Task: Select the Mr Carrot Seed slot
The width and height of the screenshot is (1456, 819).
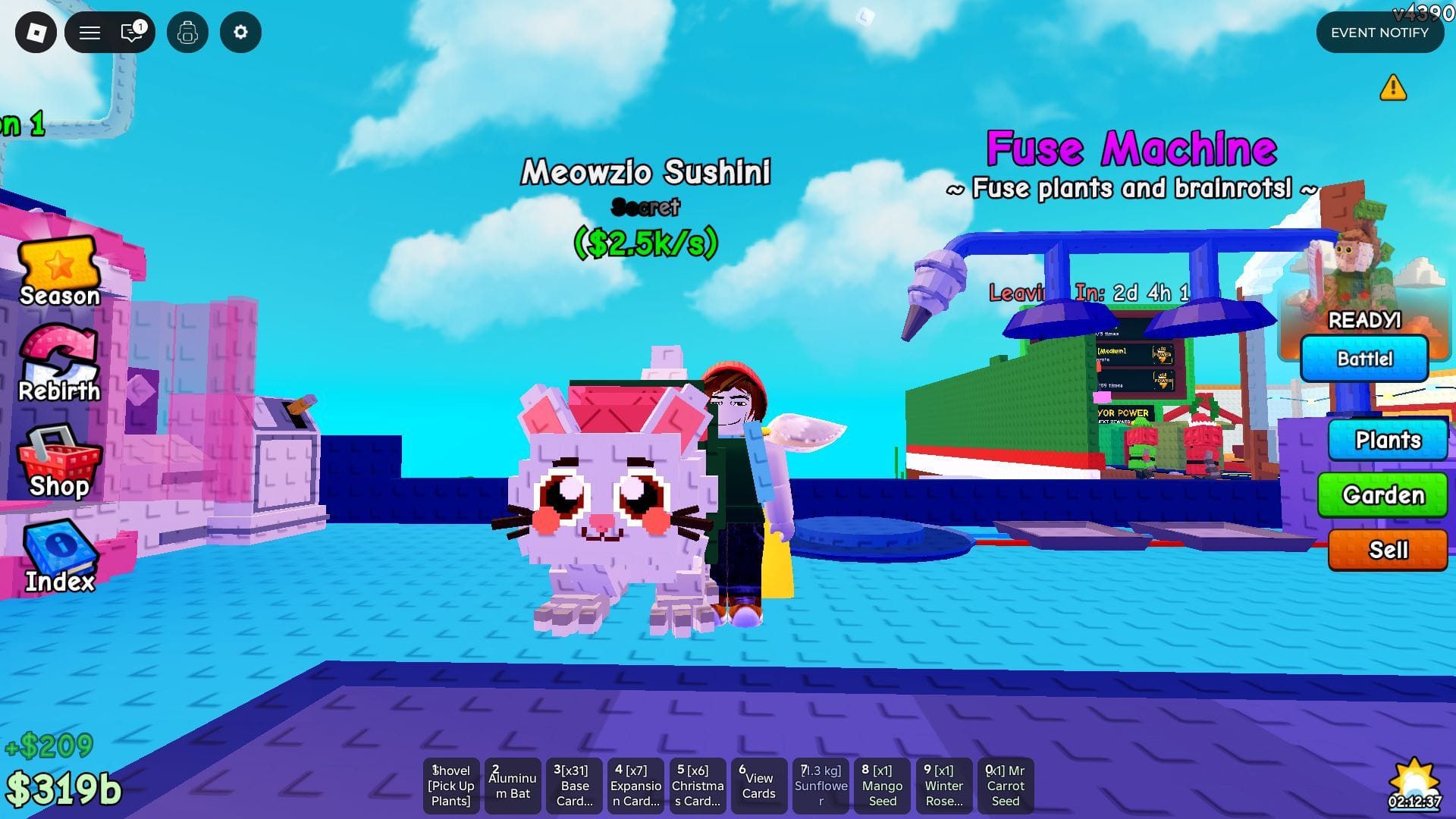Action: pyautogui.click(x=1006, y=786)
